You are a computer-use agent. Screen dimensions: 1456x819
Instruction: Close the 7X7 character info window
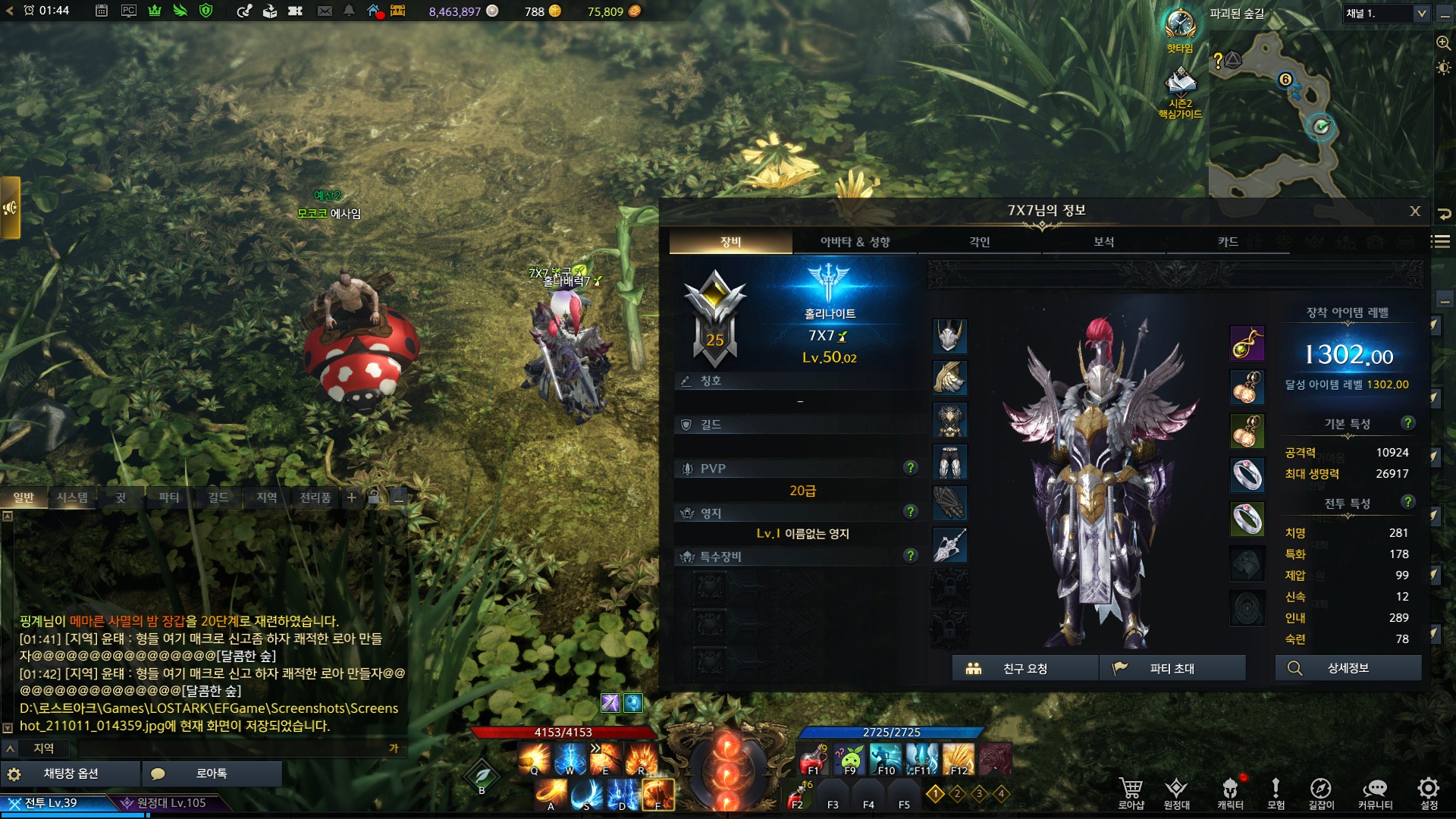click(1414, 212)
